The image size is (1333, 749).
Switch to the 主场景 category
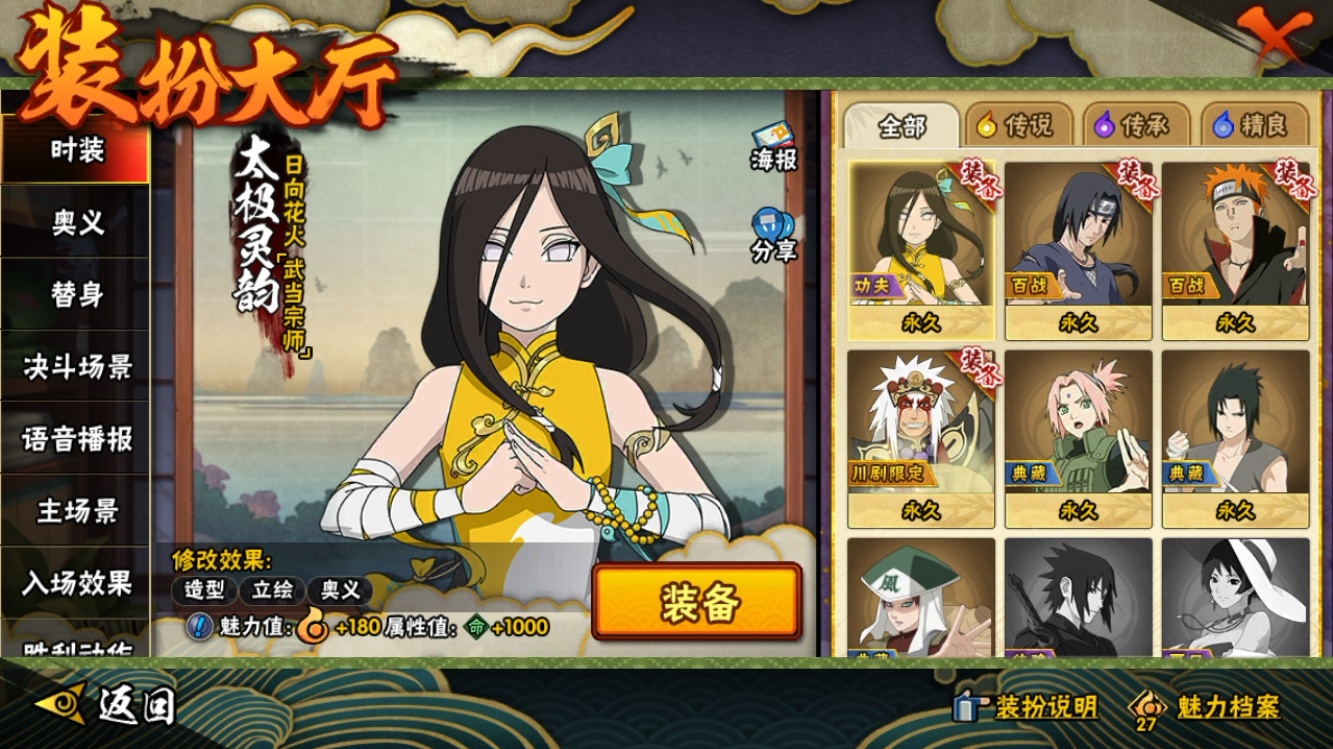tap(76, 511)
